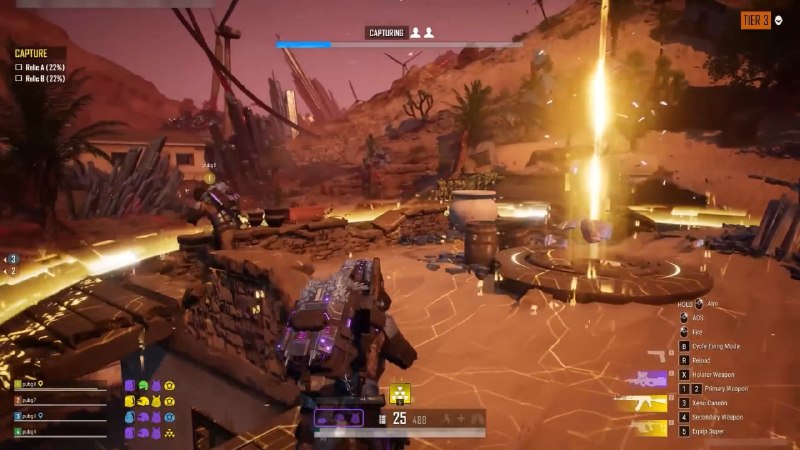Select the purple weapon slot

click(x=646, y=379)
